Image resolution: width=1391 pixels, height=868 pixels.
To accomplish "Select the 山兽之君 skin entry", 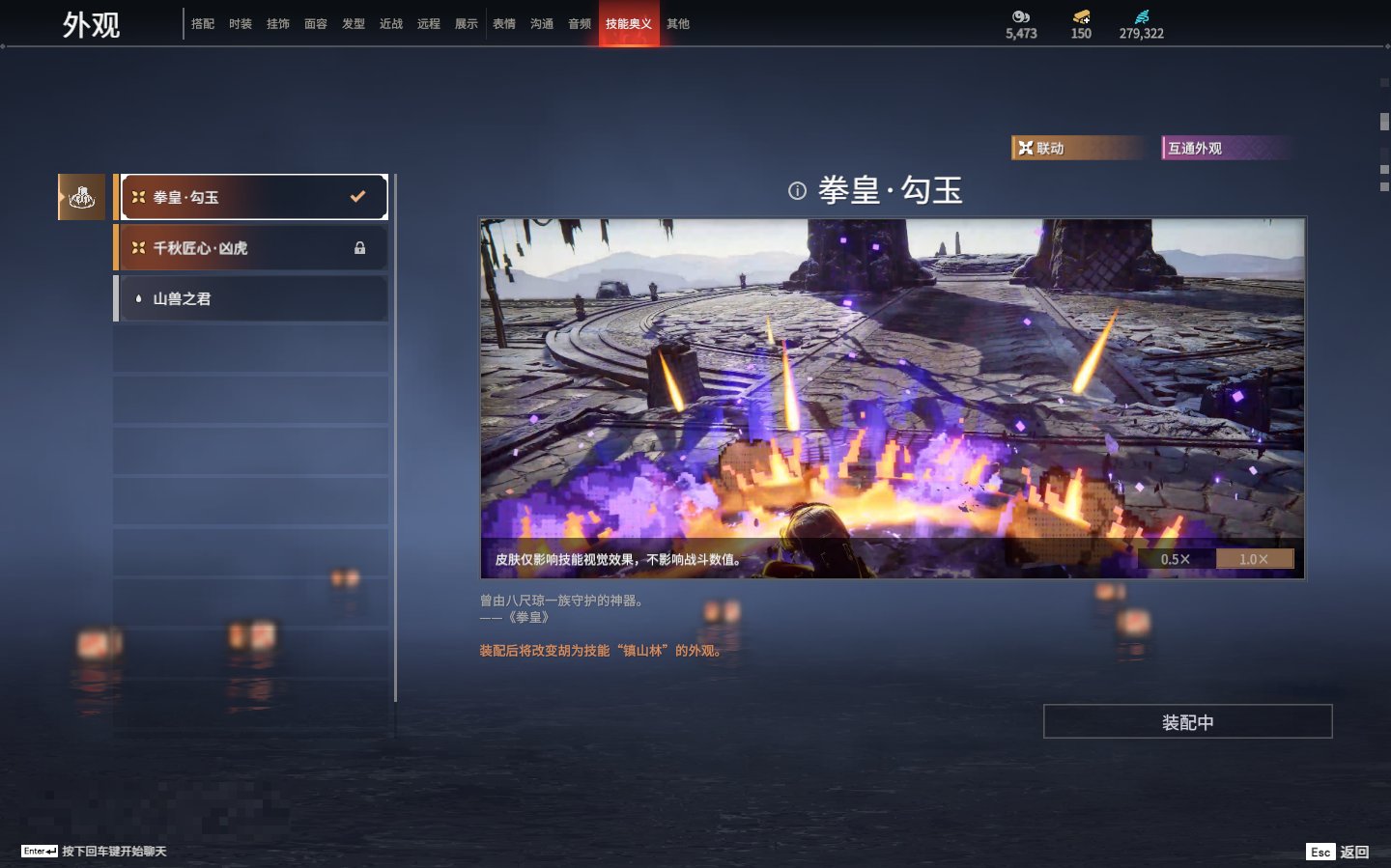I will (x=251, y=299).
